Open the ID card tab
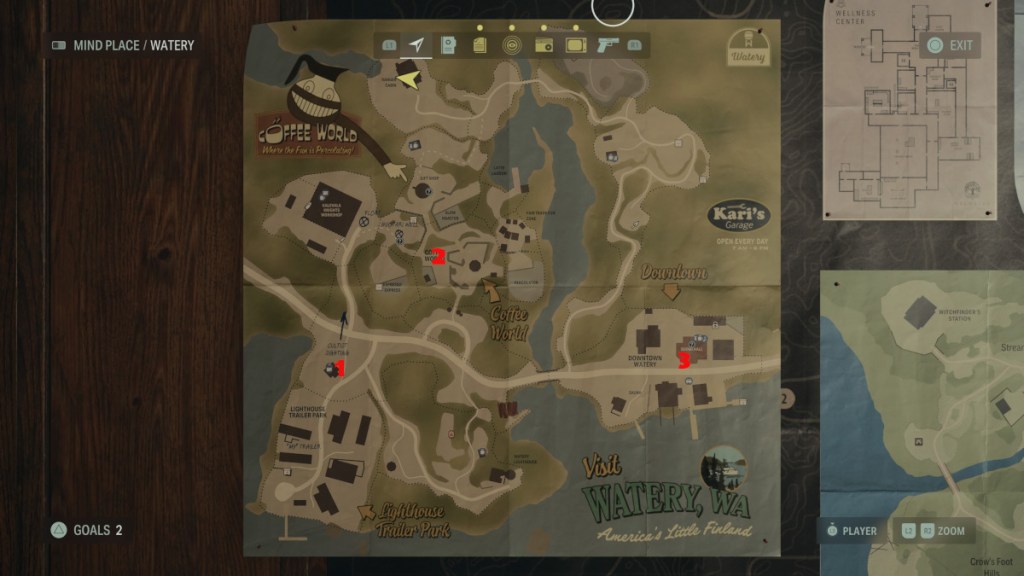 [x=448, y=45]
